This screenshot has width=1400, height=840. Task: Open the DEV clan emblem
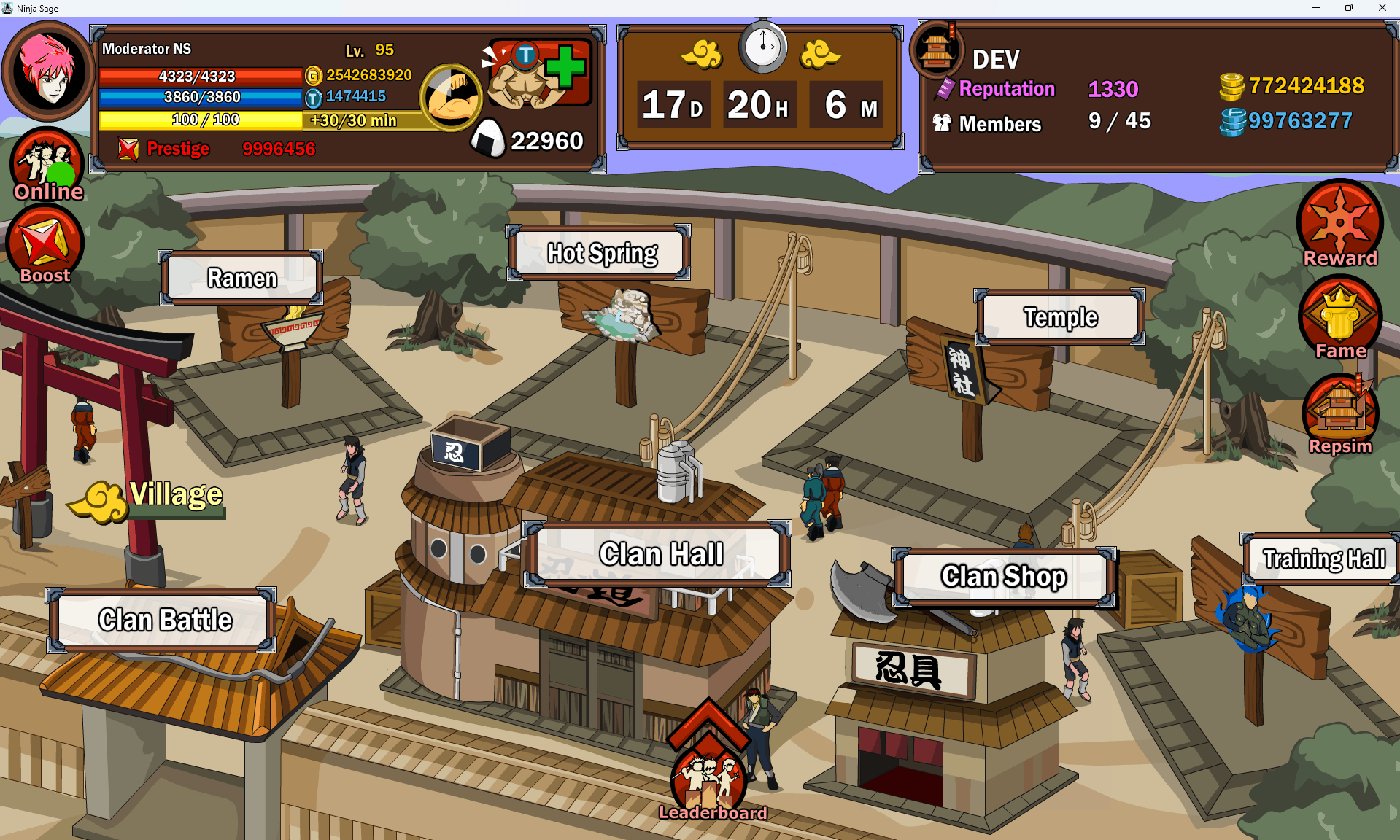point(937,50)
